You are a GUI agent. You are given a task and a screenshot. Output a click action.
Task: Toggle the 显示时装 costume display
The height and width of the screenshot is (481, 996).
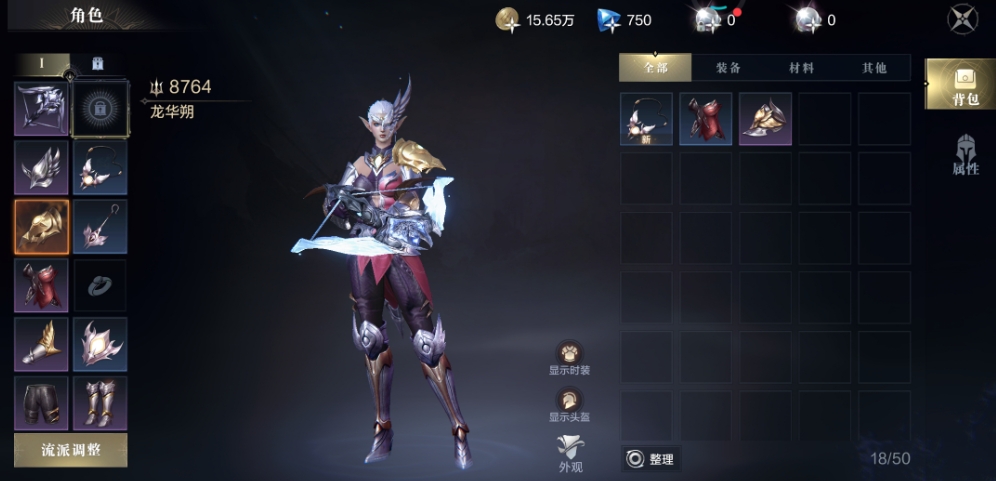pos(570,357)
